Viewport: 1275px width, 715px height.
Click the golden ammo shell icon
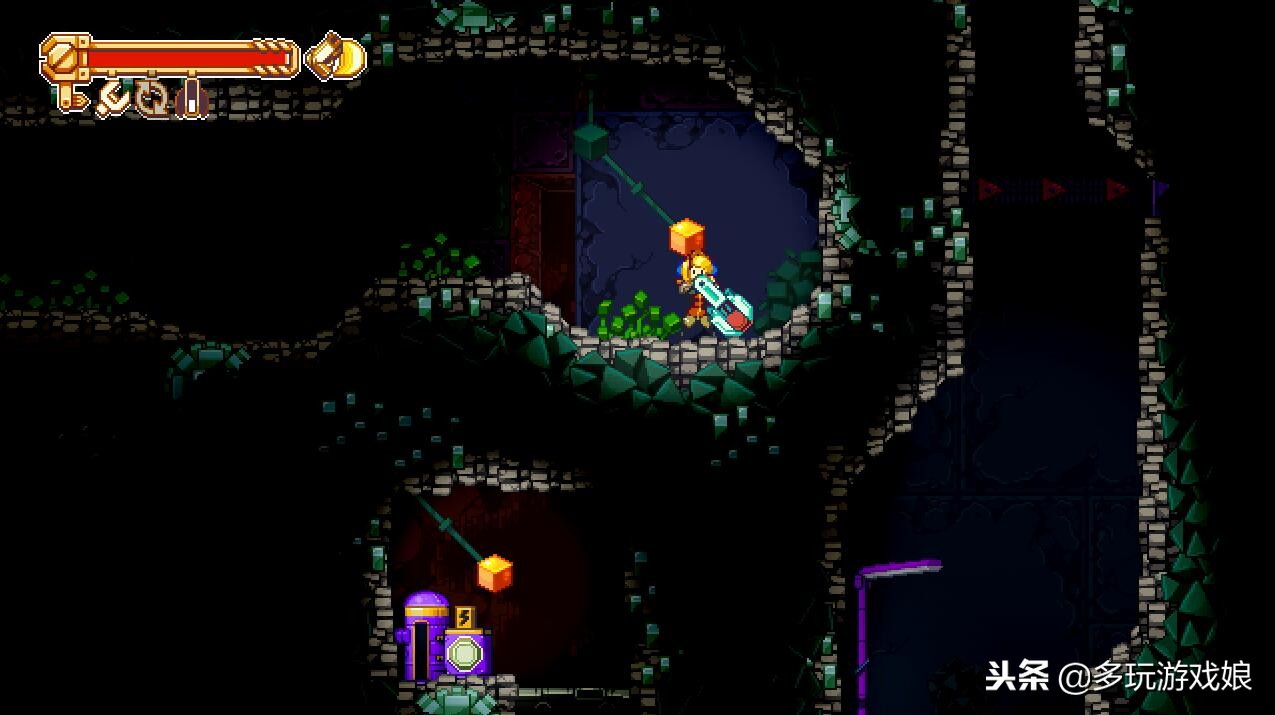click(335, 58)
